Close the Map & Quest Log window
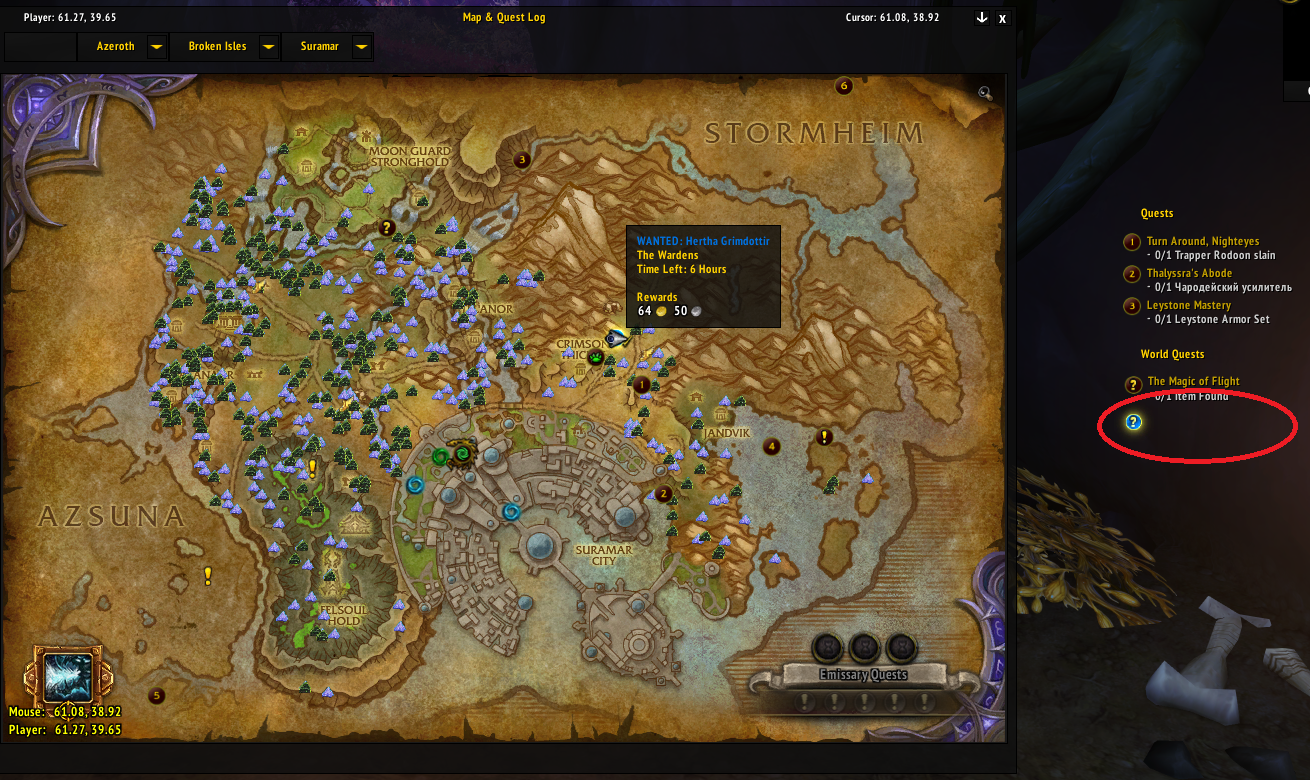 [x=1003, y=18]
